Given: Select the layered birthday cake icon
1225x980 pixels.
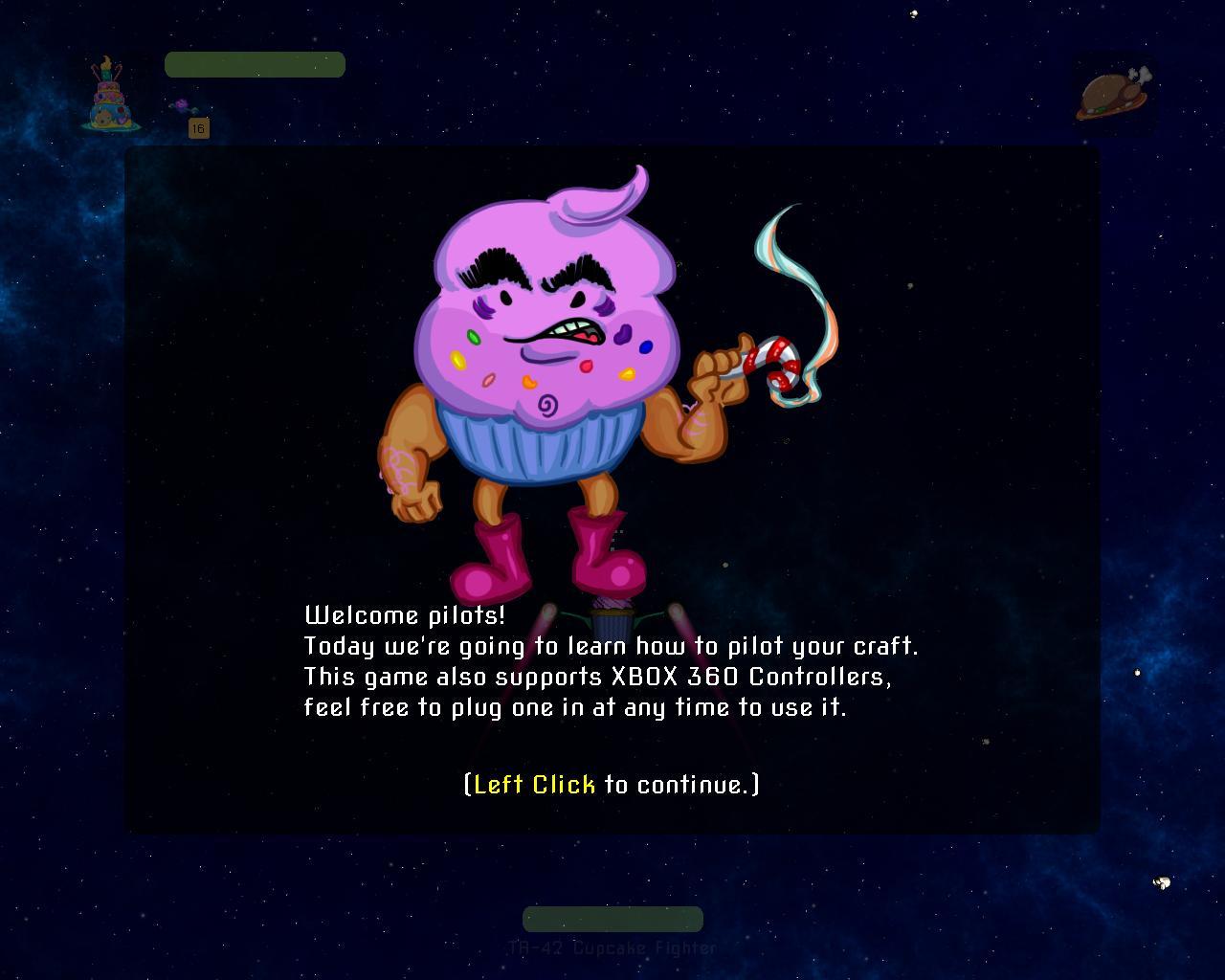Looking at the screenshot, I should pos(110,96).
